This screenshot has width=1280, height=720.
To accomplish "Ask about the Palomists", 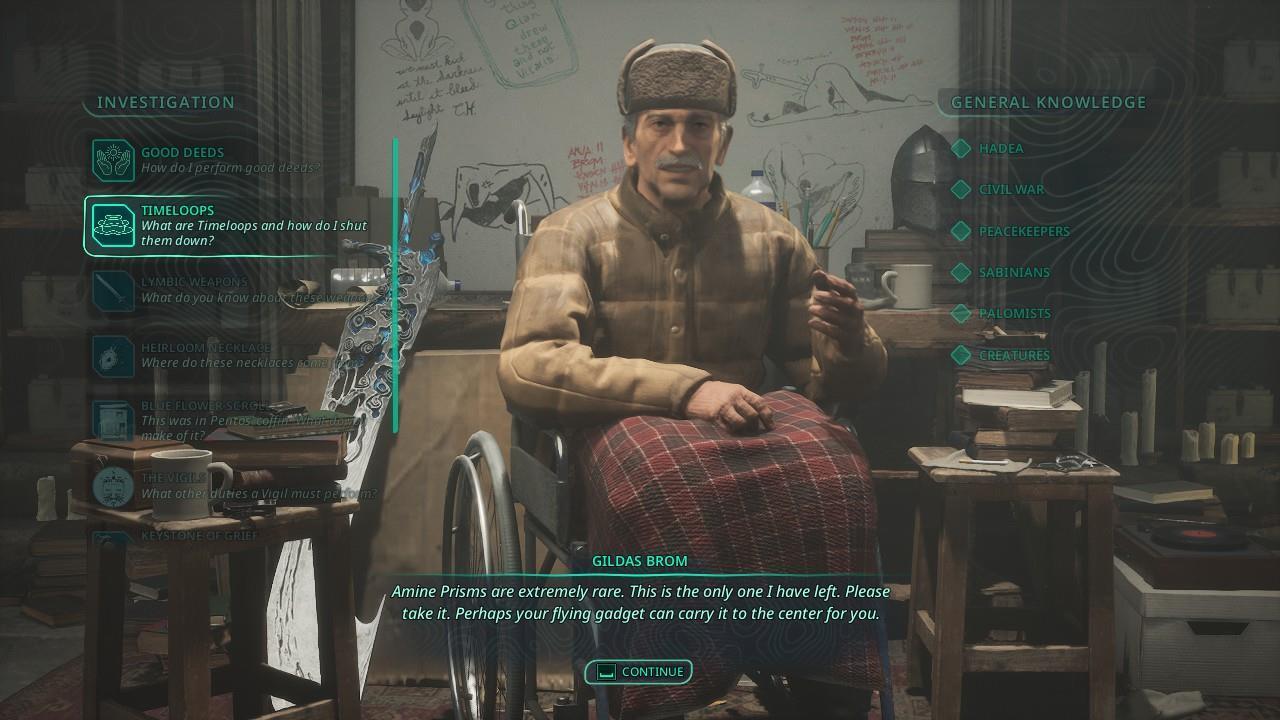I will pos(1014,313).
